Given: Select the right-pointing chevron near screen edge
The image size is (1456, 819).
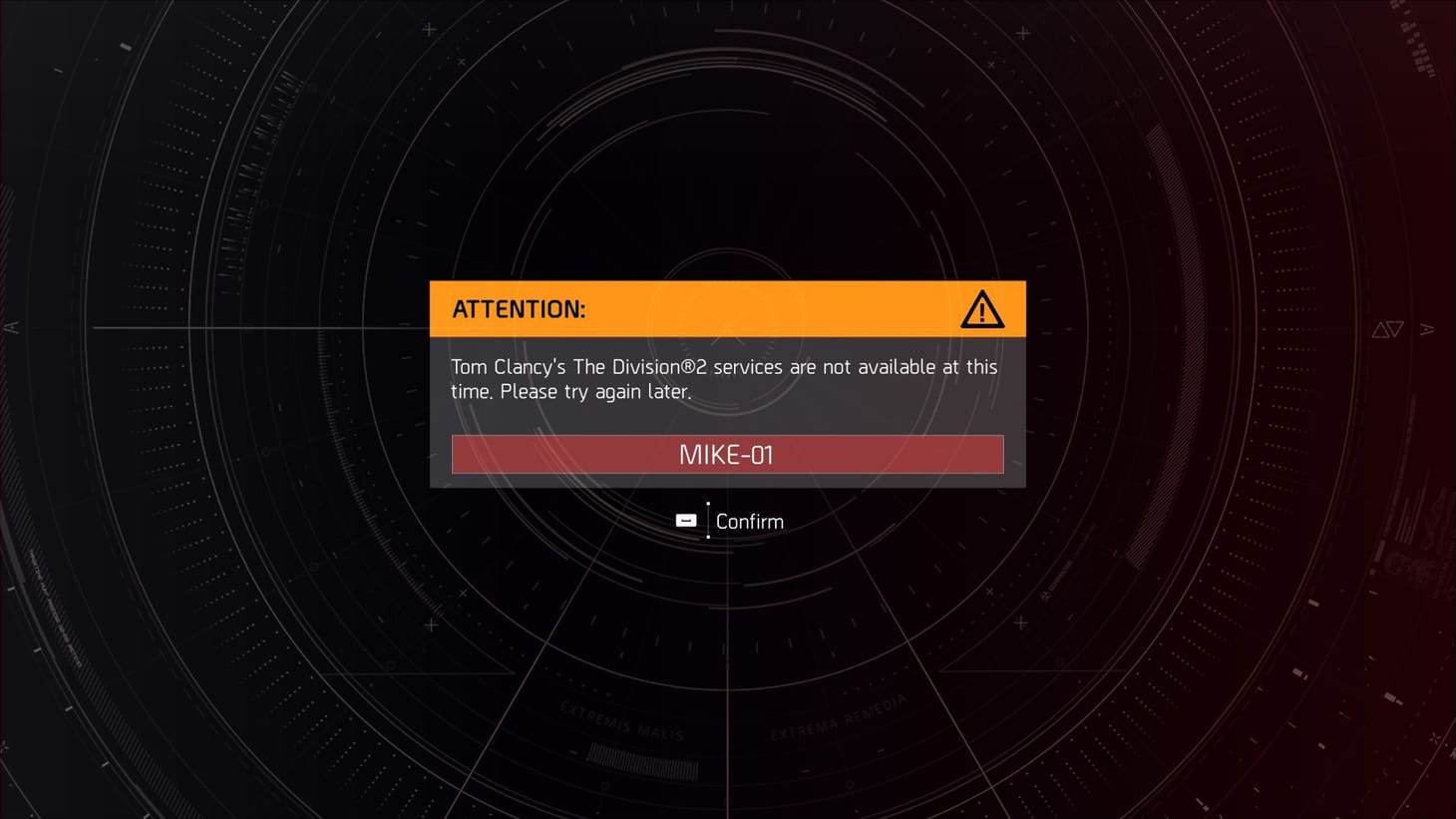Looking at the screenshot, I should 1428,329.
